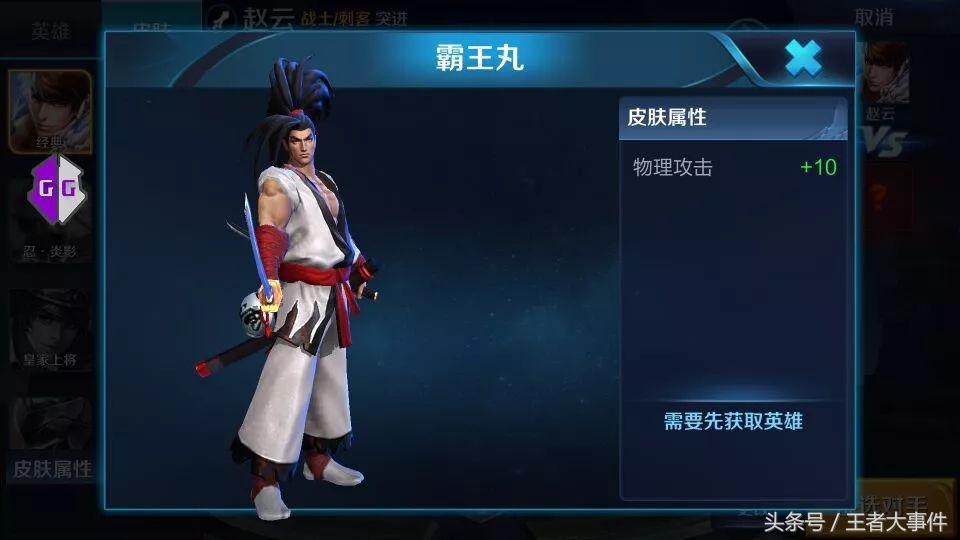This screenshot has height=540, width=960.
Task: Close the 霸王丸 skin preview dialog
Action: (x=803, y=59)
